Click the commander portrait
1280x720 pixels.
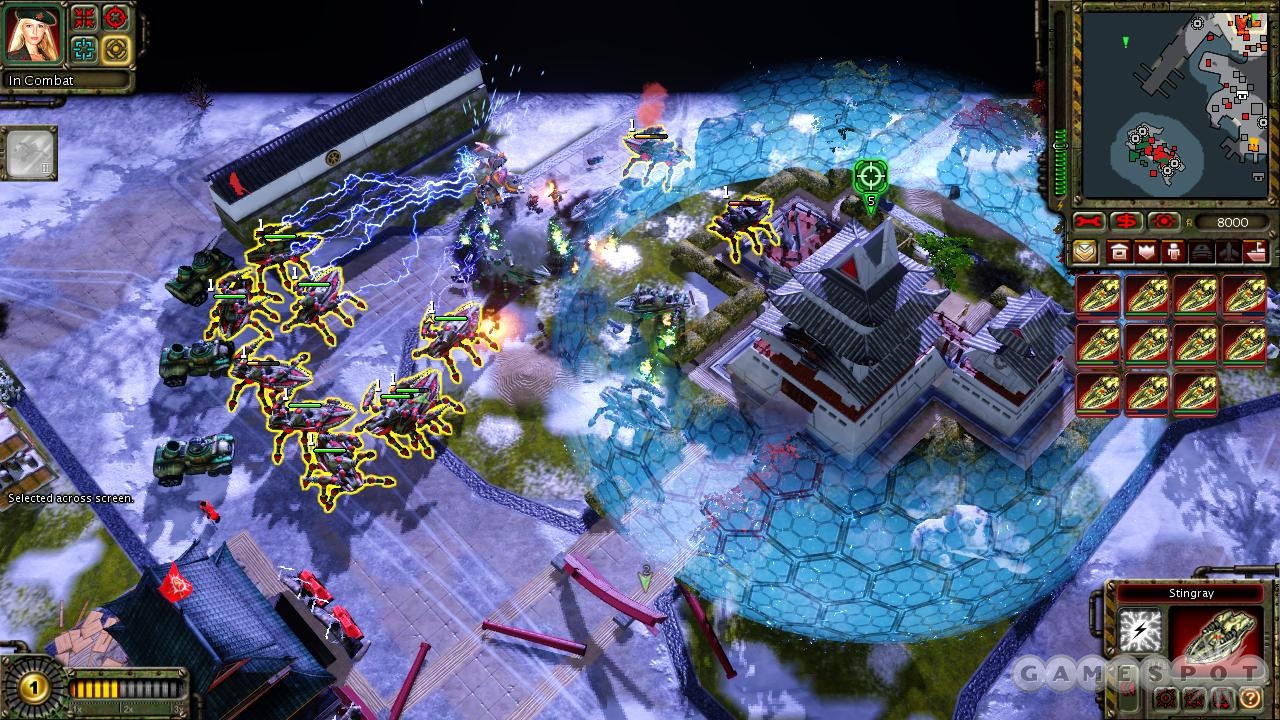tap(32, 33)
